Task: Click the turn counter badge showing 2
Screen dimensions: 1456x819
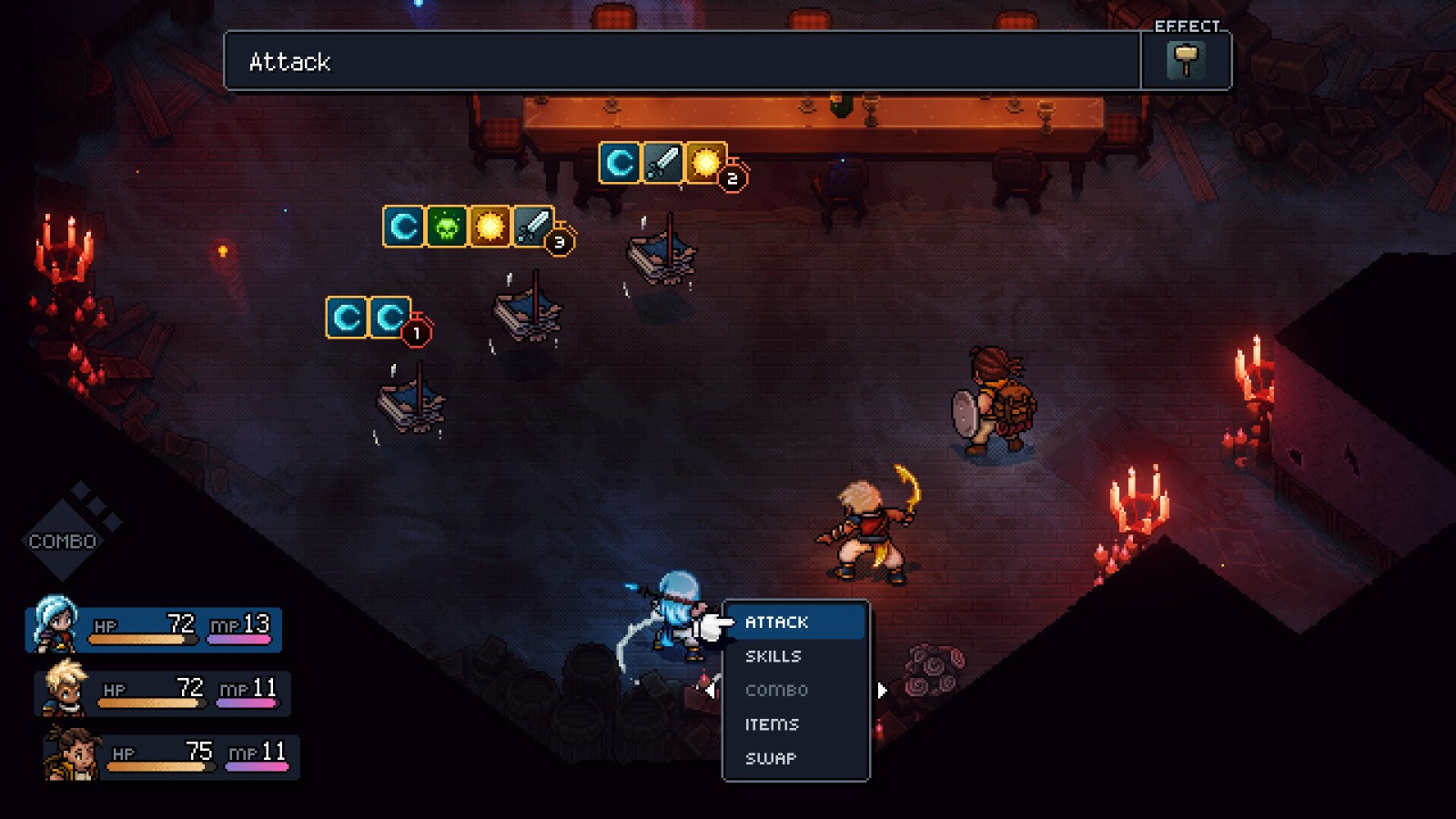Action: pyautogui.click(x=733, y=180)
